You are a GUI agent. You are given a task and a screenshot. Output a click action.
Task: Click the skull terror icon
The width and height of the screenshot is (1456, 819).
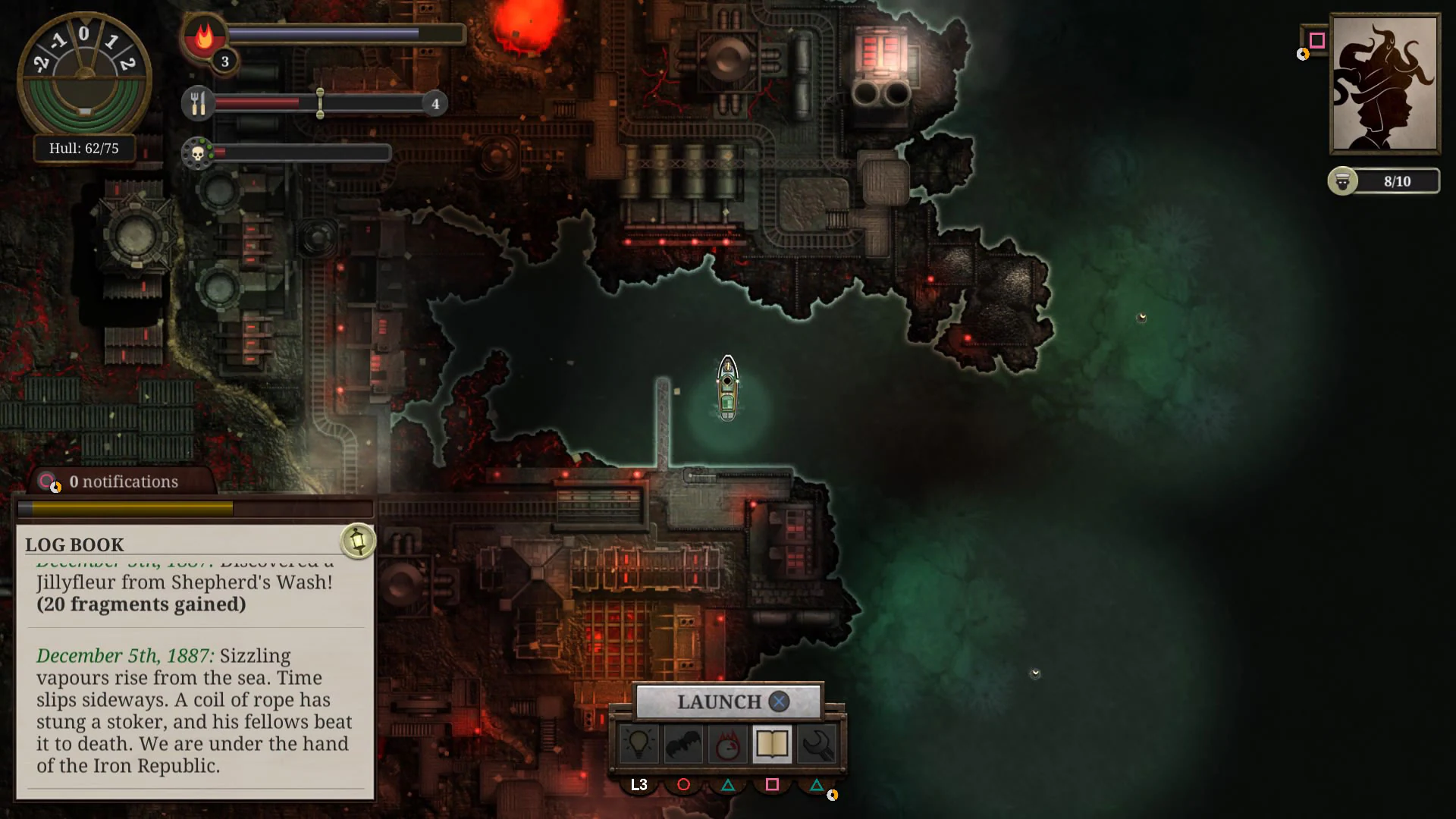pyautogui.click(x=197, y=152)
